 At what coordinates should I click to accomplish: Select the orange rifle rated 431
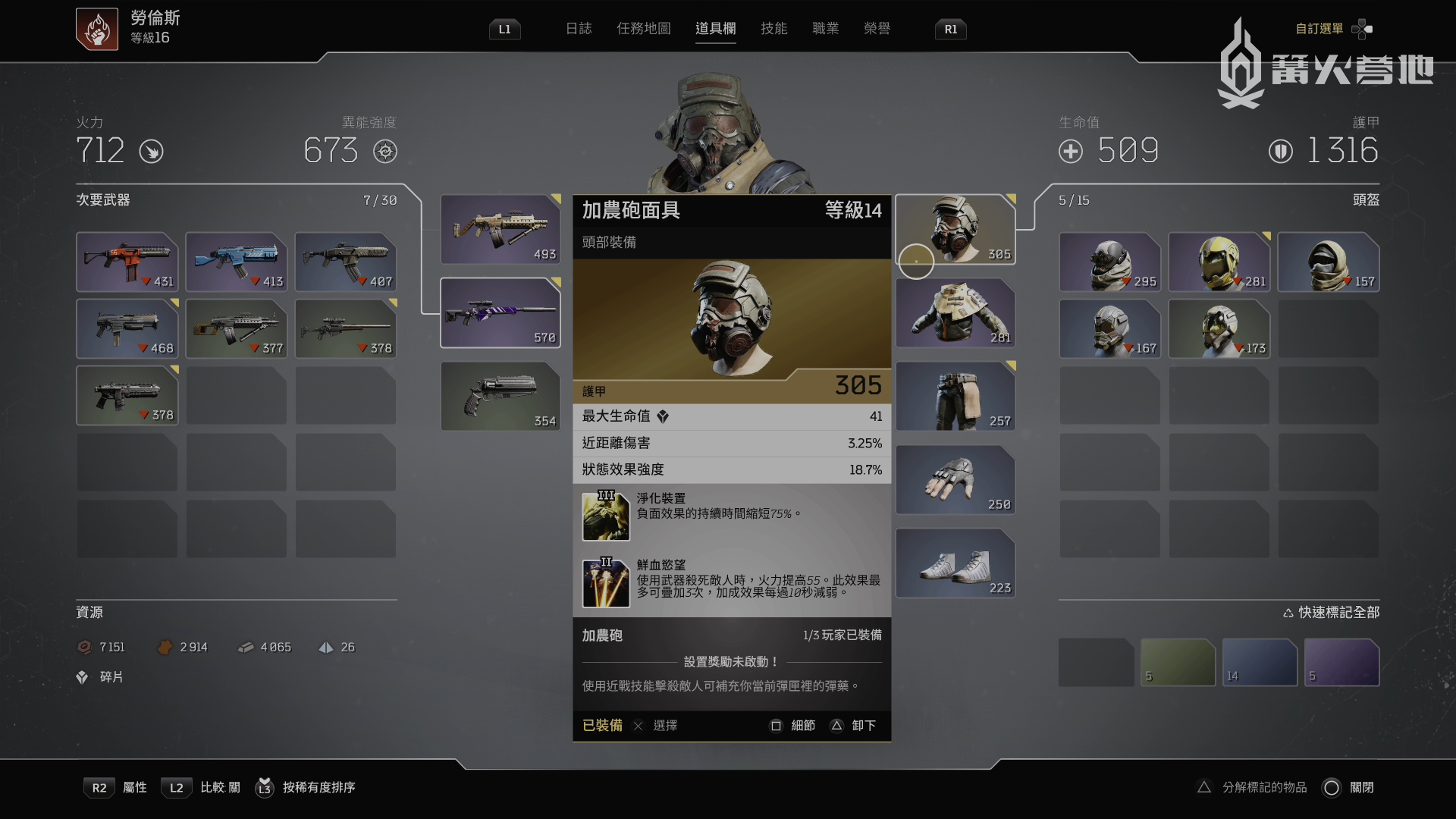(x=127, y=262)
